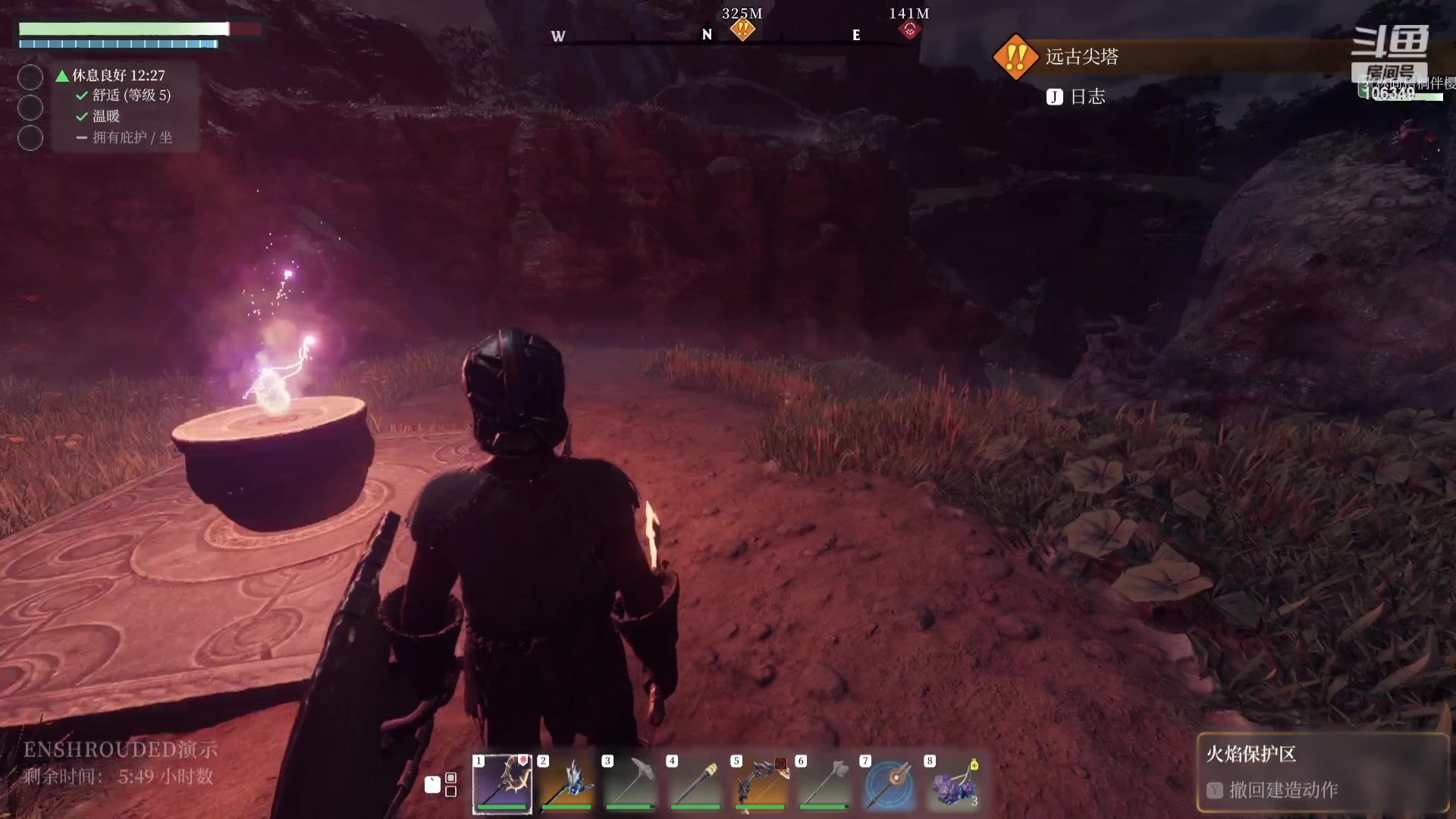The height and width of the screenshot is (819, 1456).
Task: Select the thorned staff in hotbar slot 1
Action: 502,783
